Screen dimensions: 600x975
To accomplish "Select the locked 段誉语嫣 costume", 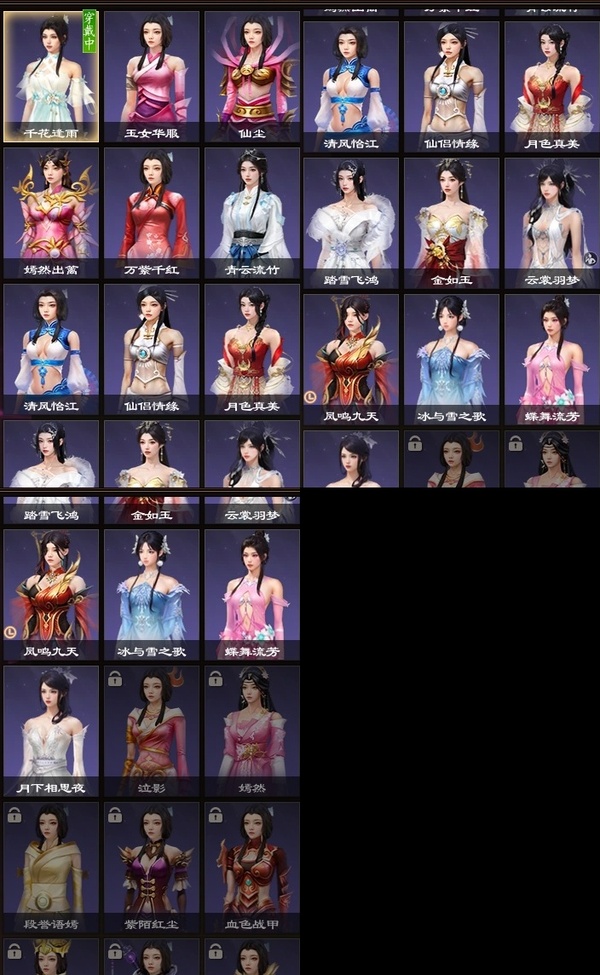I will pyautogui.click(x=51, y=866).
